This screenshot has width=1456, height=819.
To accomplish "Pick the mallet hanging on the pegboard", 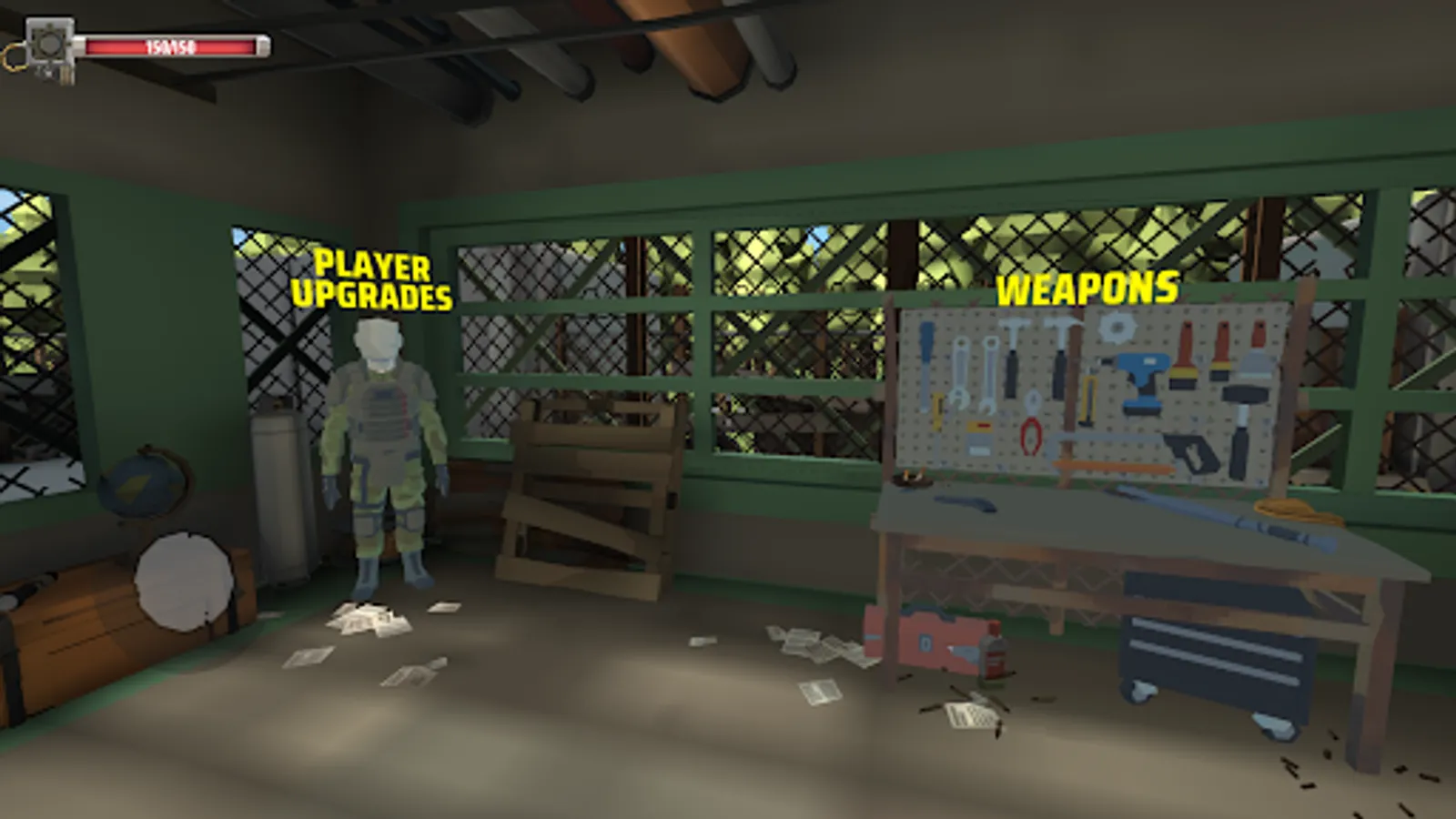I will (x=1242, y=398).
